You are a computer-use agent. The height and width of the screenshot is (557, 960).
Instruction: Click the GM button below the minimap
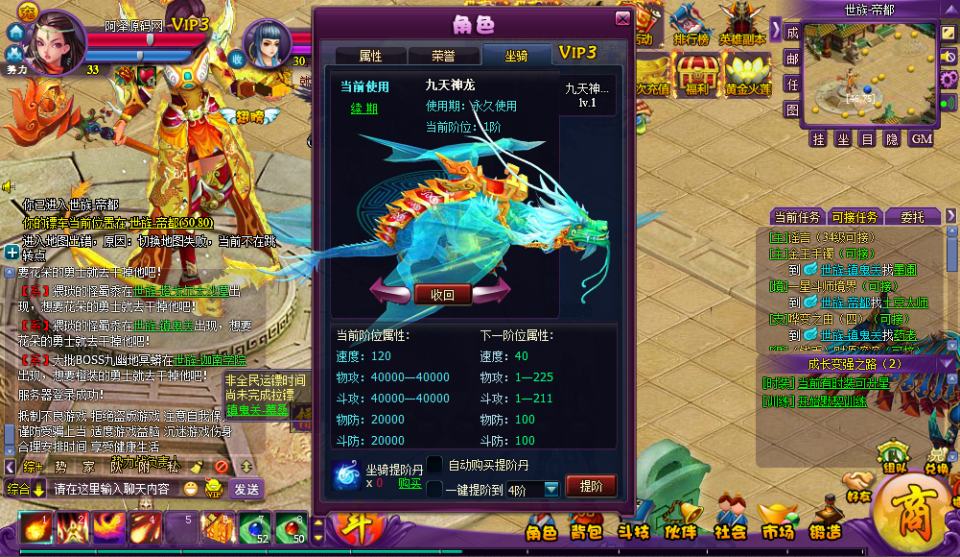921,139
